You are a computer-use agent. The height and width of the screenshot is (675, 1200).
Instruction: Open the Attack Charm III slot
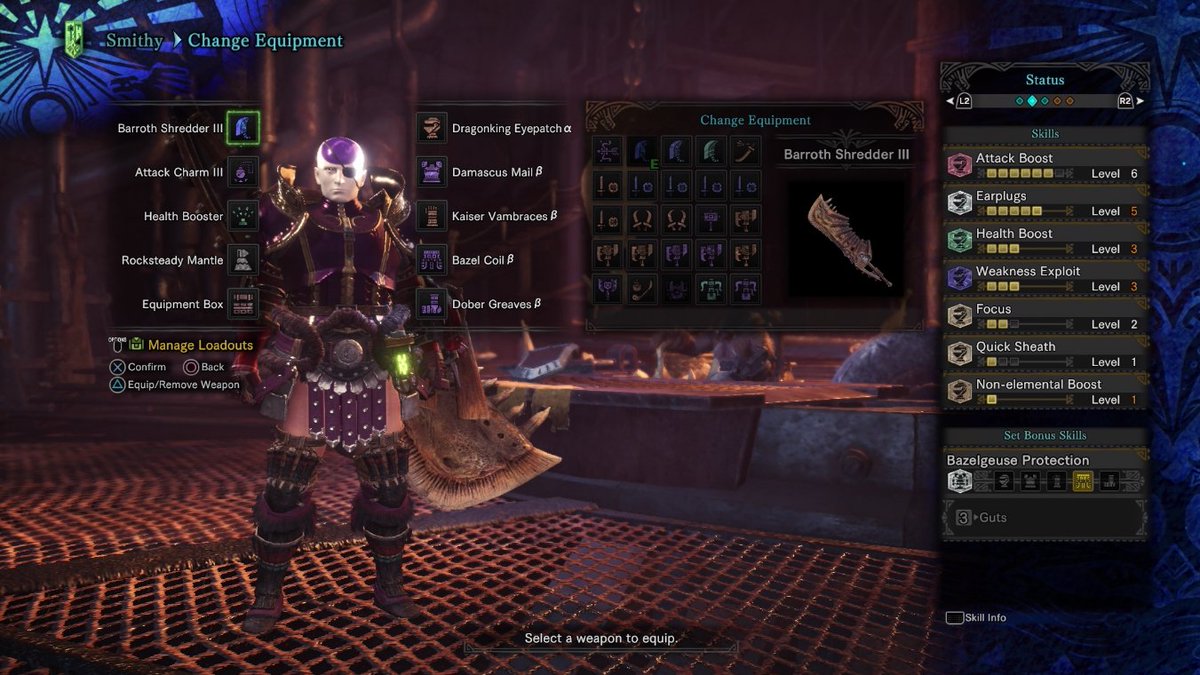(242, 172)
